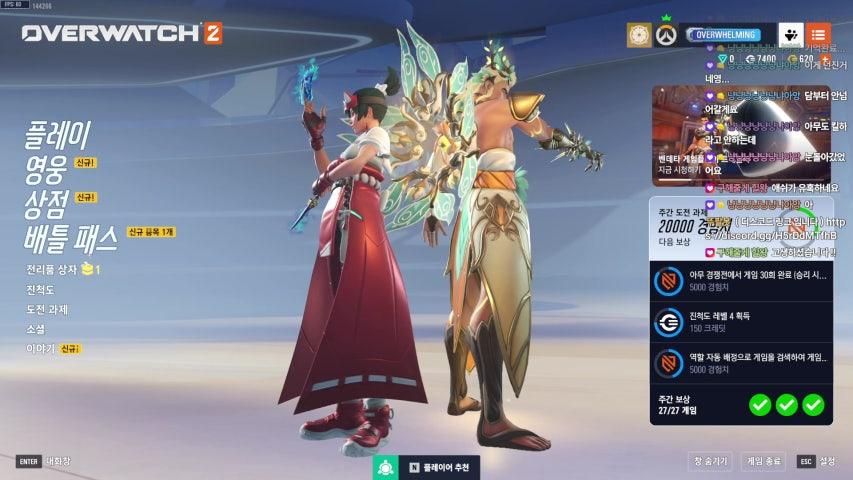Click the white group/social icon button
The image size is (853, 480).
791,35
